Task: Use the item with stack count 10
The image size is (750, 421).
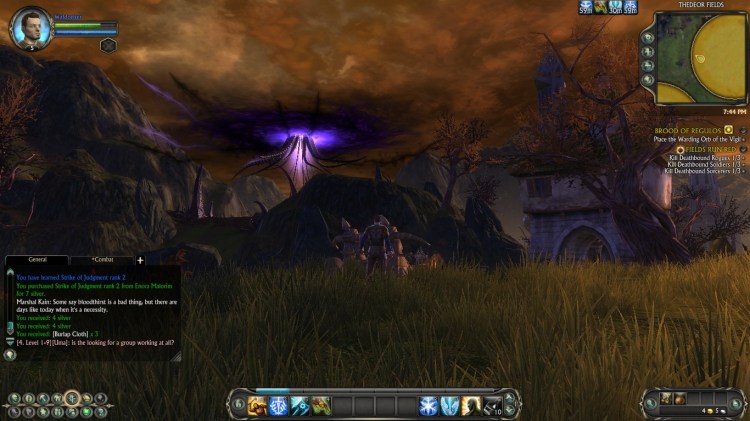Action: click(x=492, y=405)
